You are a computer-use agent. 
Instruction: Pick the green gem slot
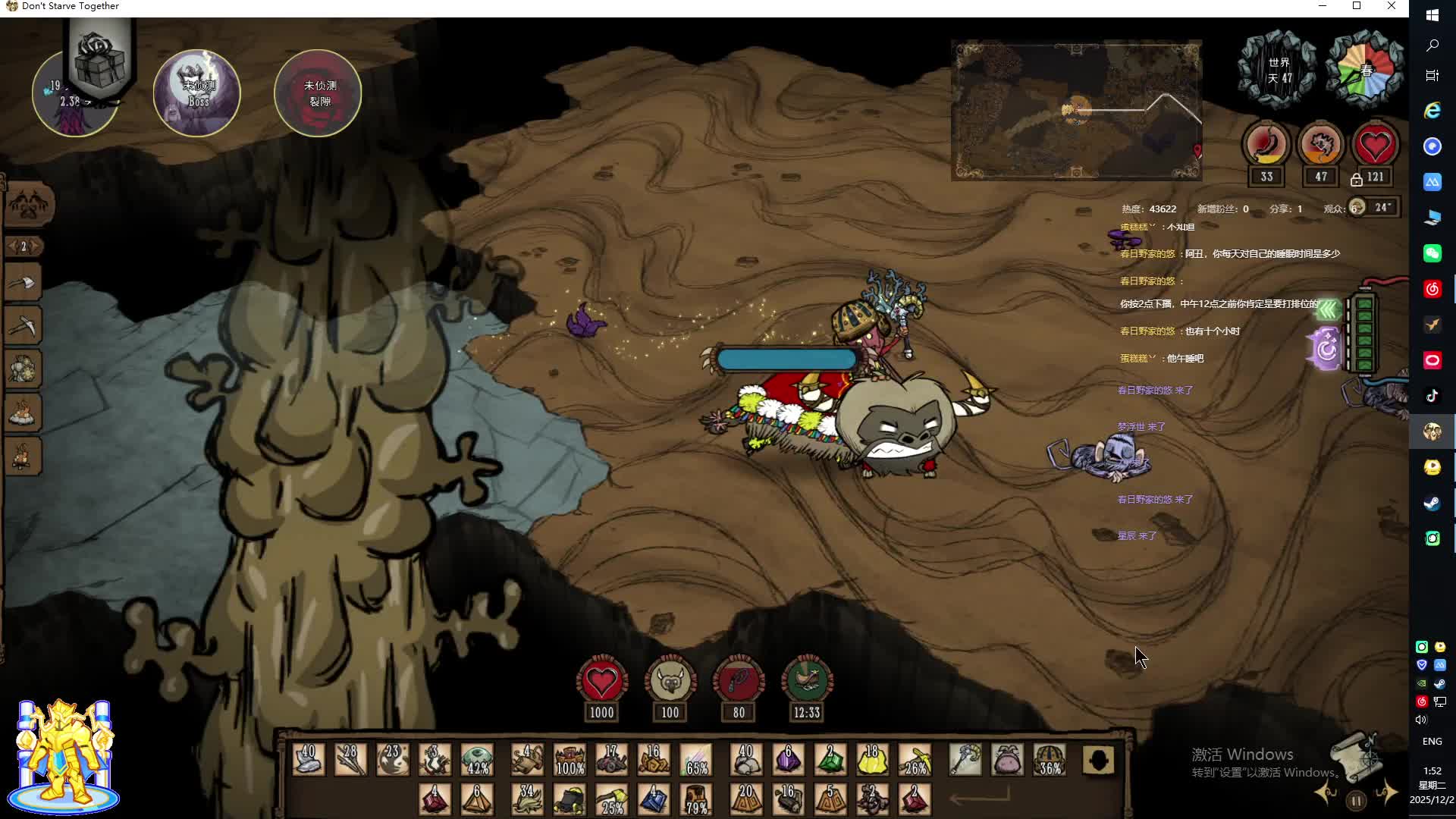[830, 759]
